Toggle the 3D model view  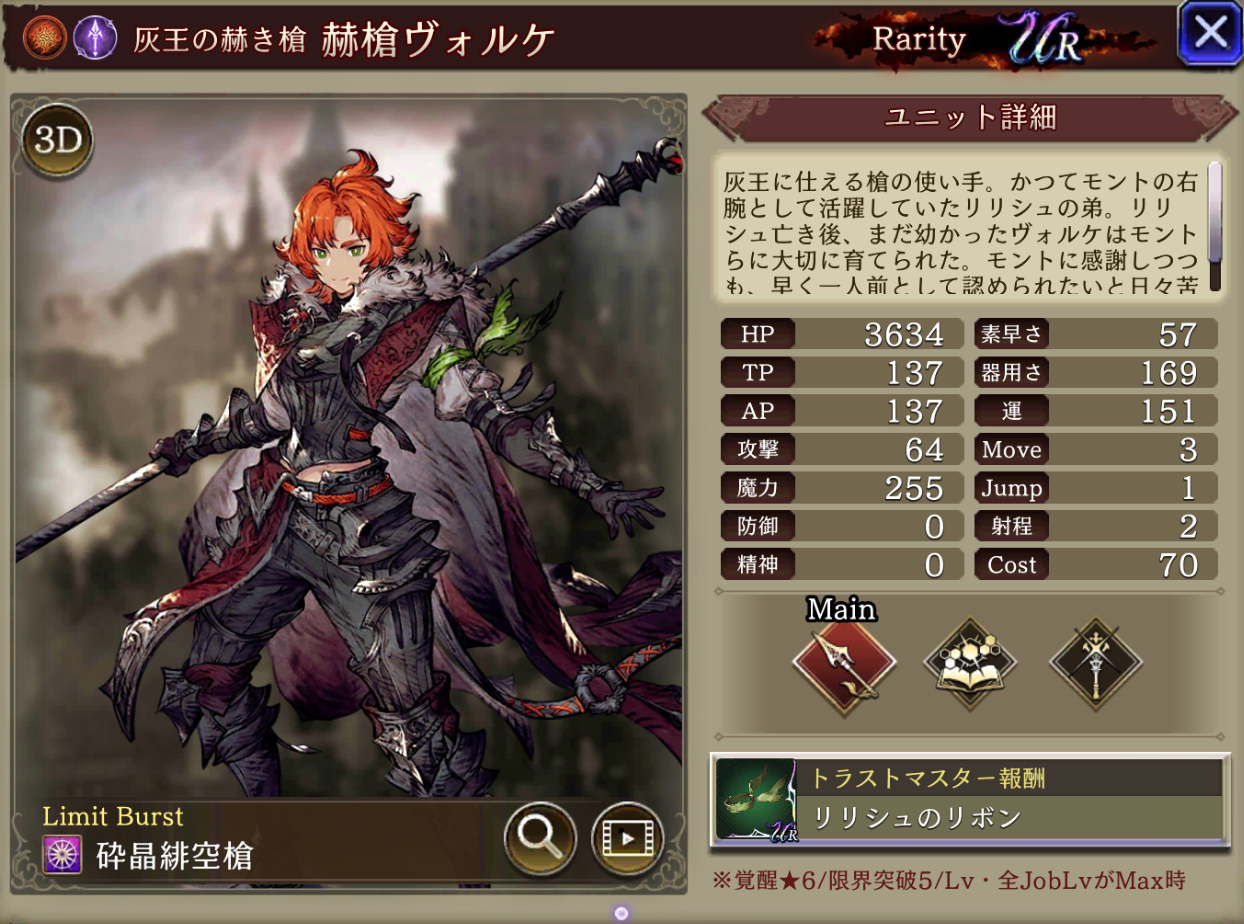(x=57, y=141)
